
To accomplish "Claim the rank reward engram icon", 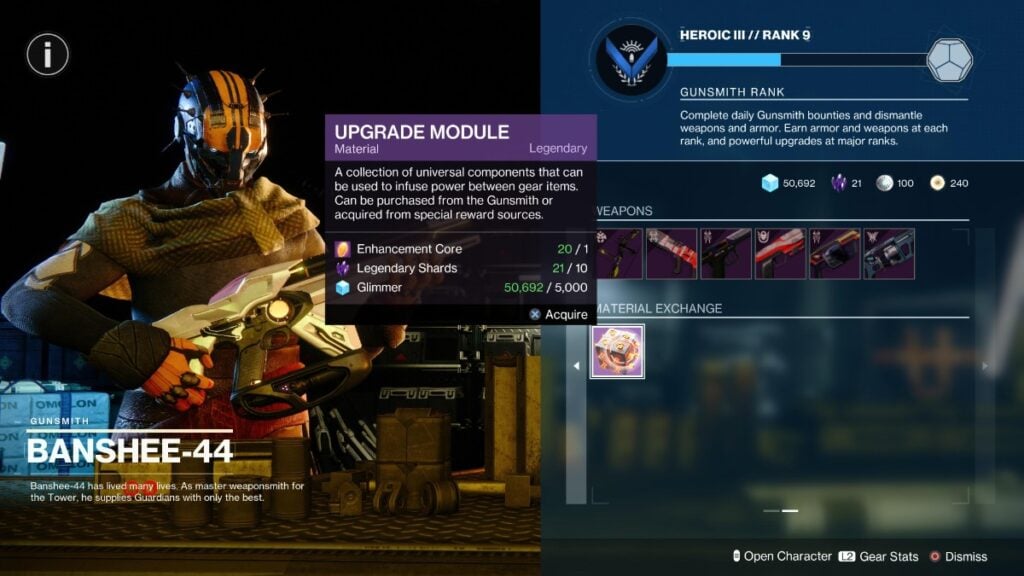I will pos(948,60).
